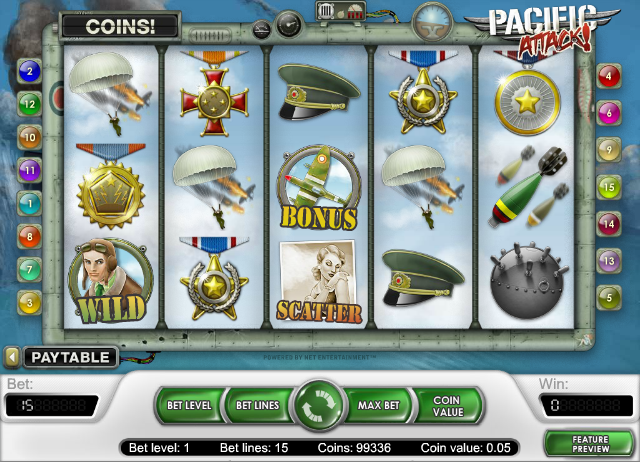Show payline 1 marker

(x=29, y=204)
